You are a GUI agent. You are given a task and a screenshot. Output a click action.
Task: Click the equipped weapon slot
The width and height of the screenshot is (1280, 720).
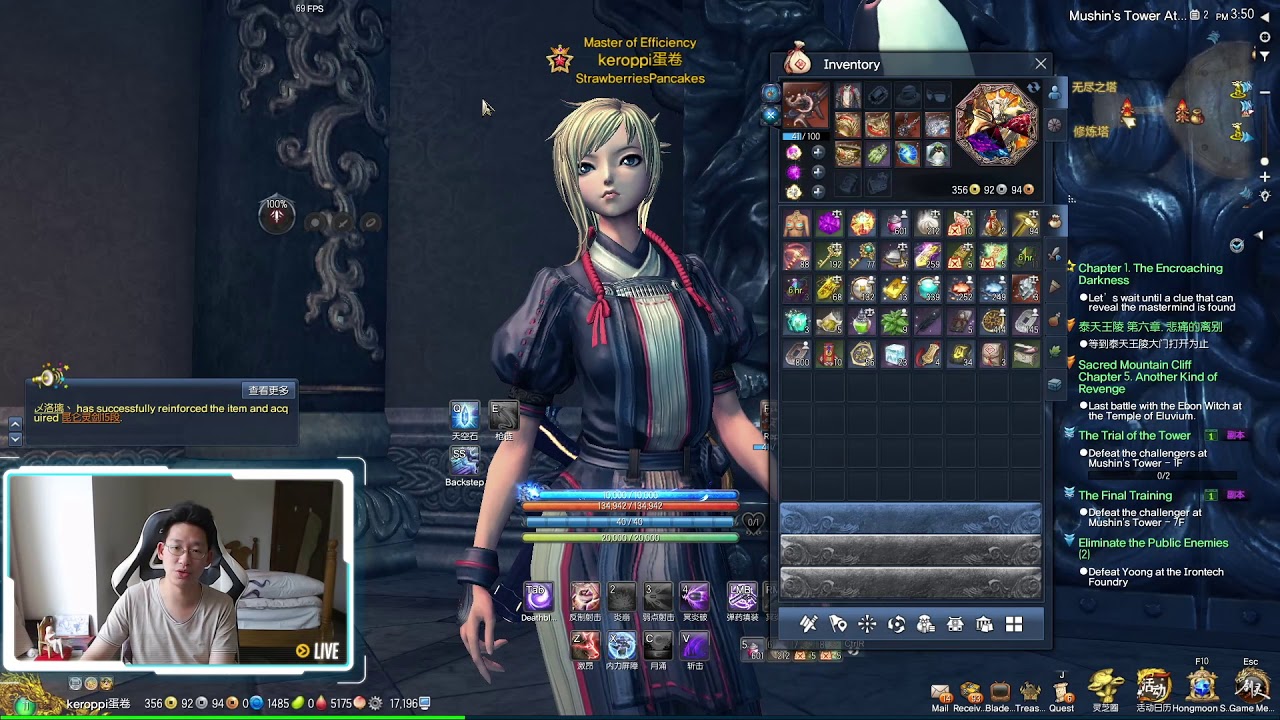point(805,106)
